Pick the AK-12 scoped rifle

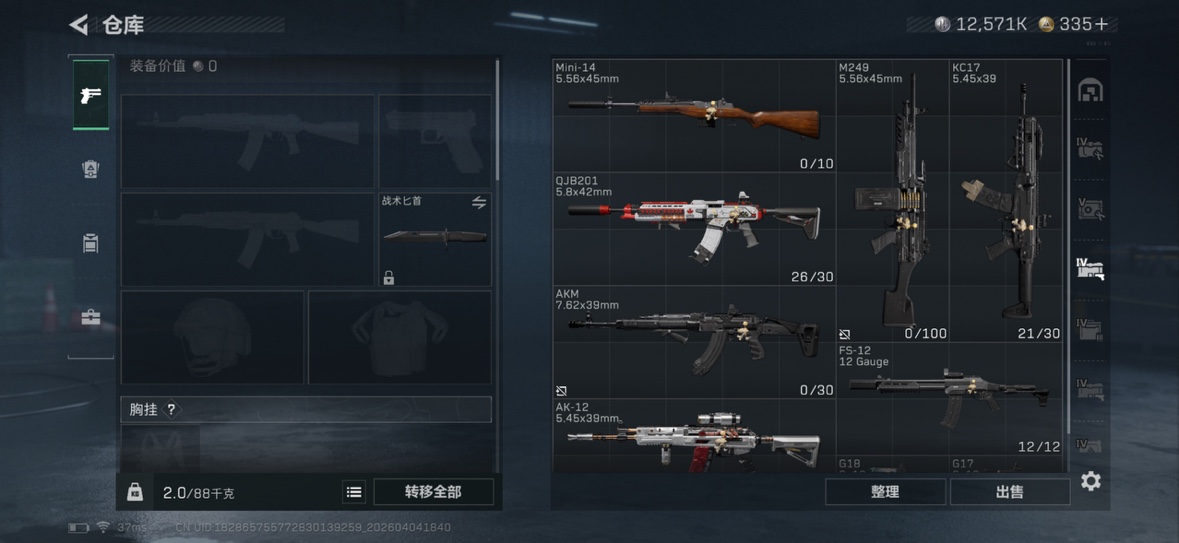click(694, 437)
